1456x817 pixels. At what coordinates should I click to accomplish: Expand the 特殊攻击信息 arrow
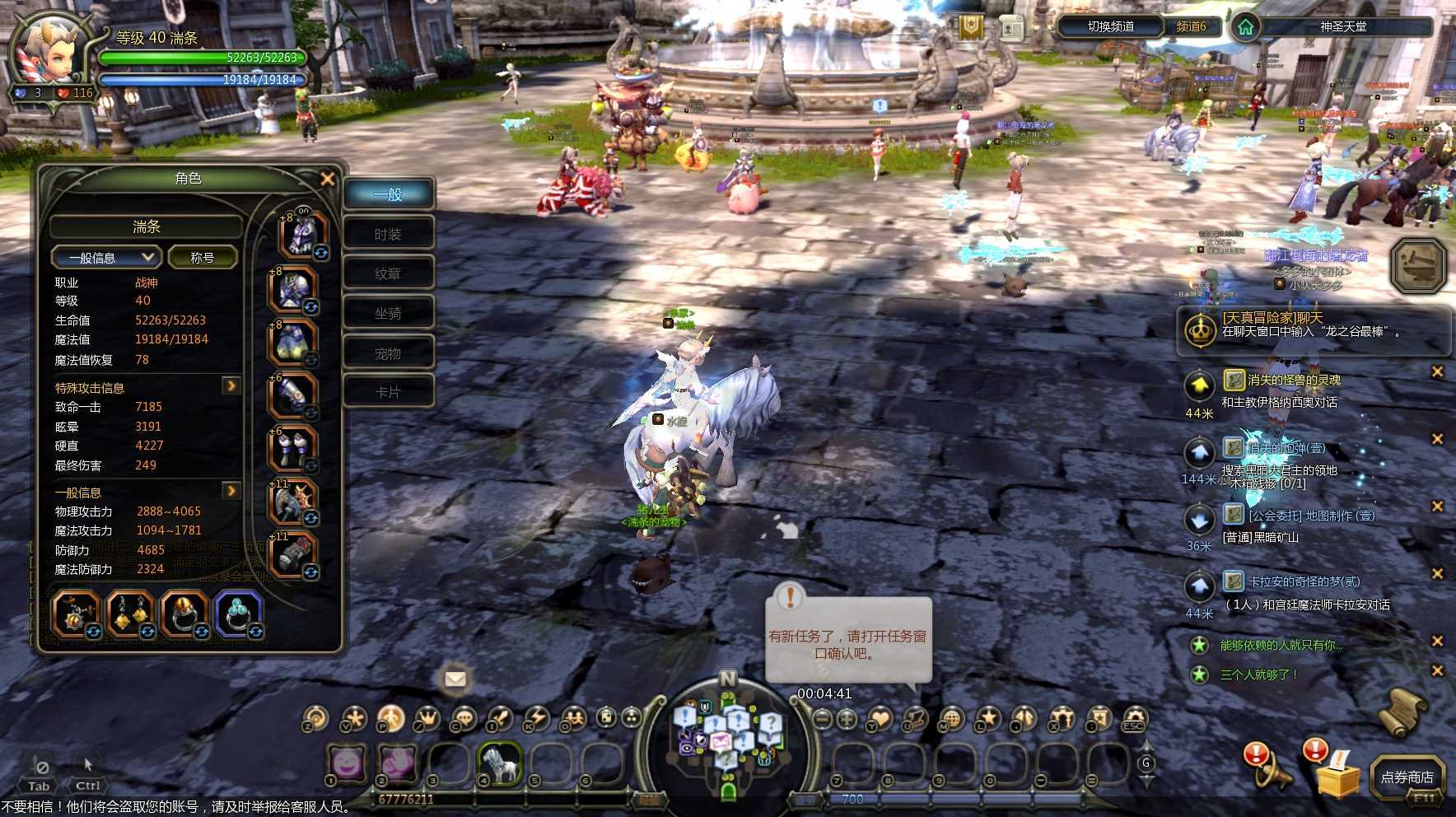(231, 385)
